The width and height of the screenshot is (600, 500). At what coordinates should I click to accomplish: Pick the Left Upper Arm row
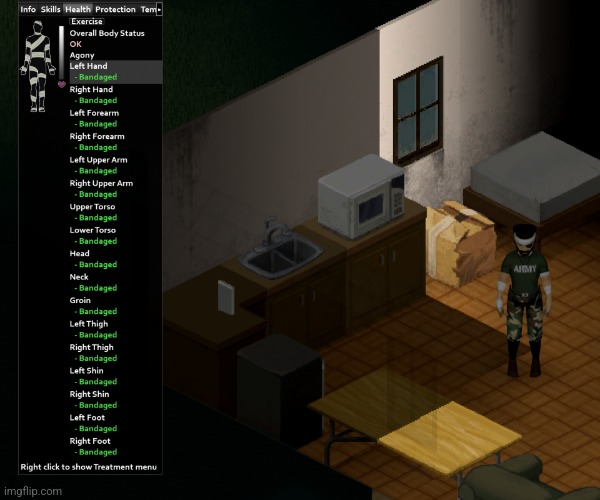tap(98, 160)
